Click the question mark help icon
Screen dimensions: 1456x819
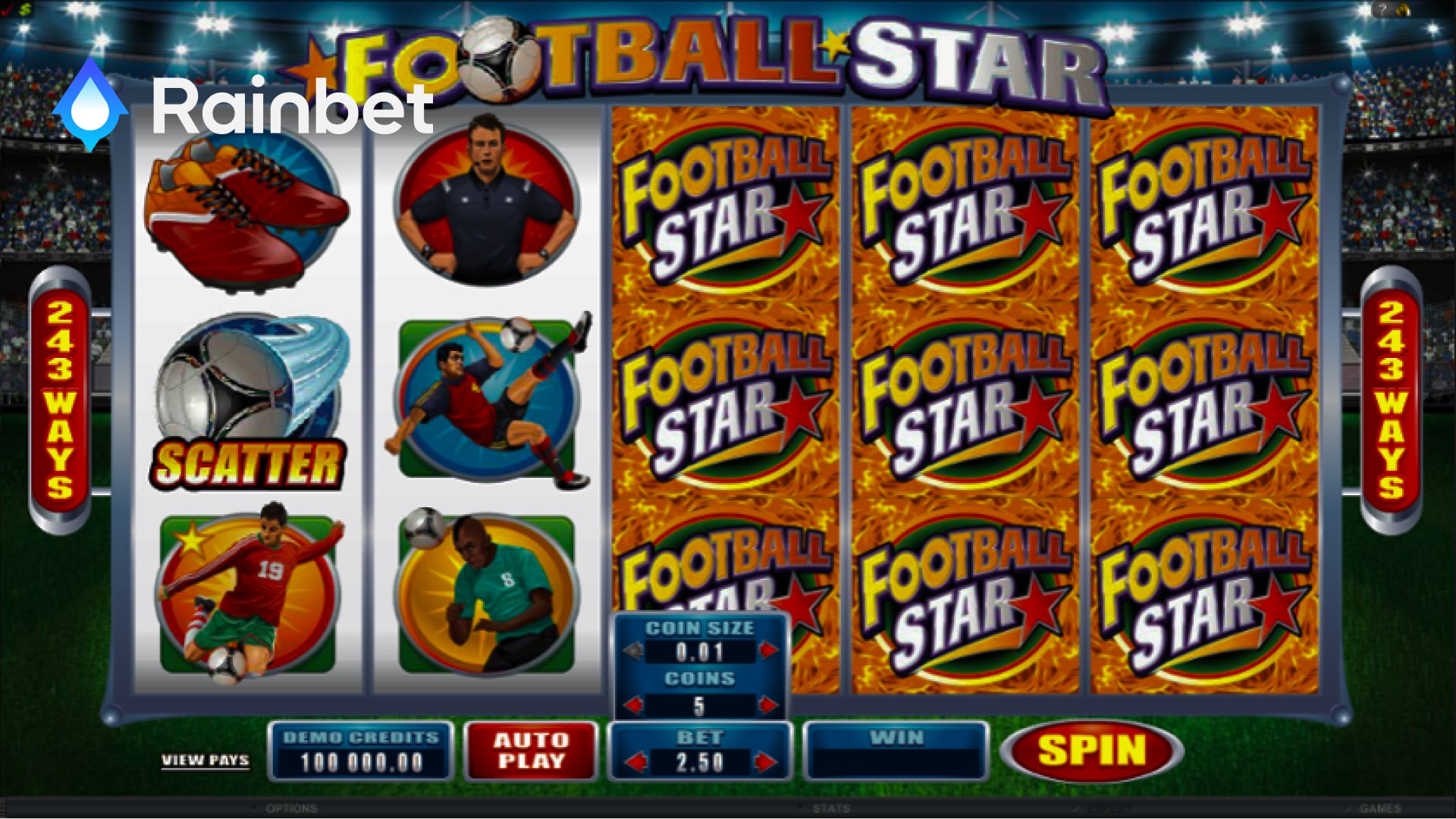pyautogui.click(x=1384, y=10)
